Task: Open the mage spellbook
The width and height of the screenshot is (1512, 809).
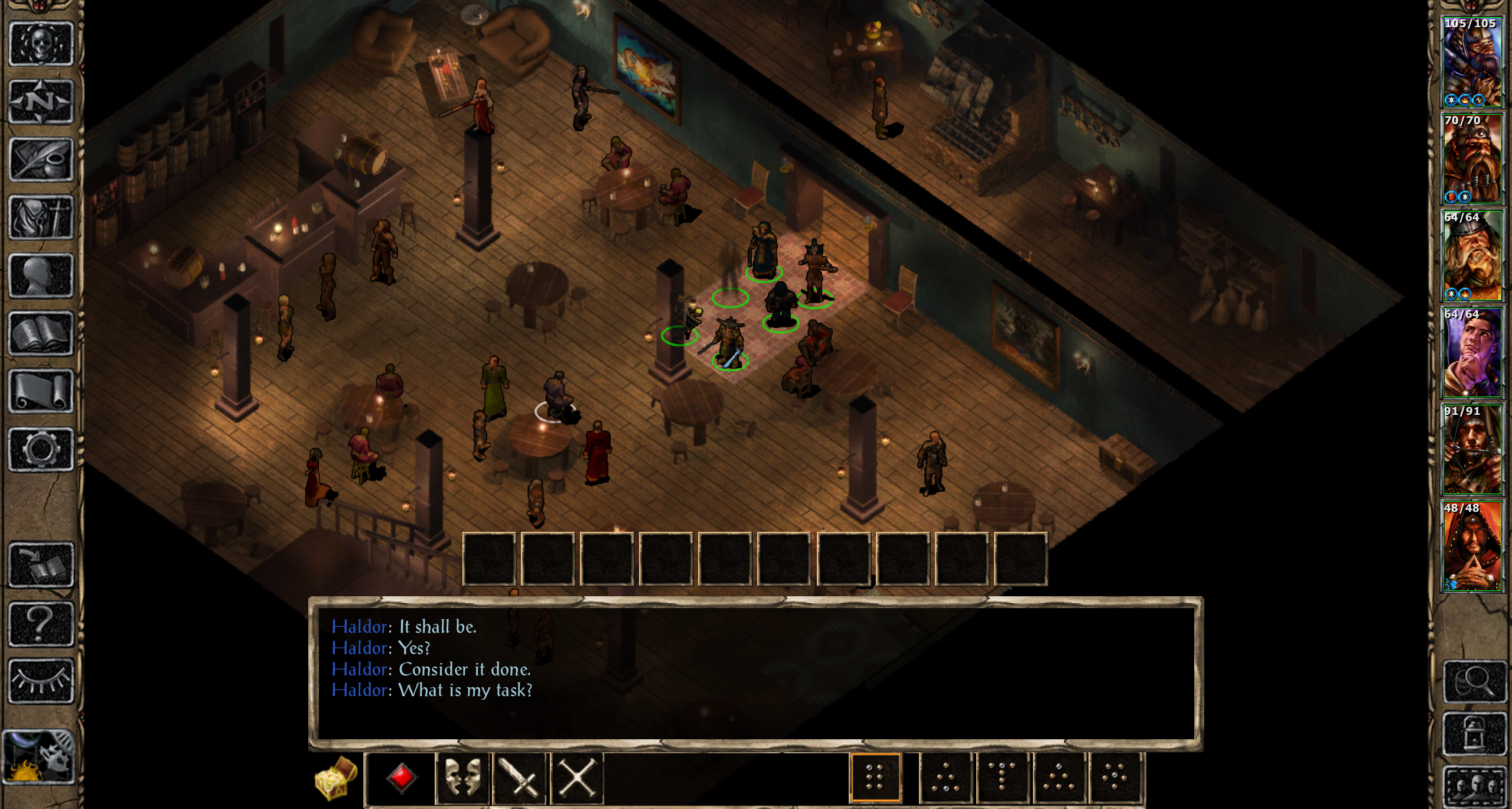Action: tap(41, 333)
